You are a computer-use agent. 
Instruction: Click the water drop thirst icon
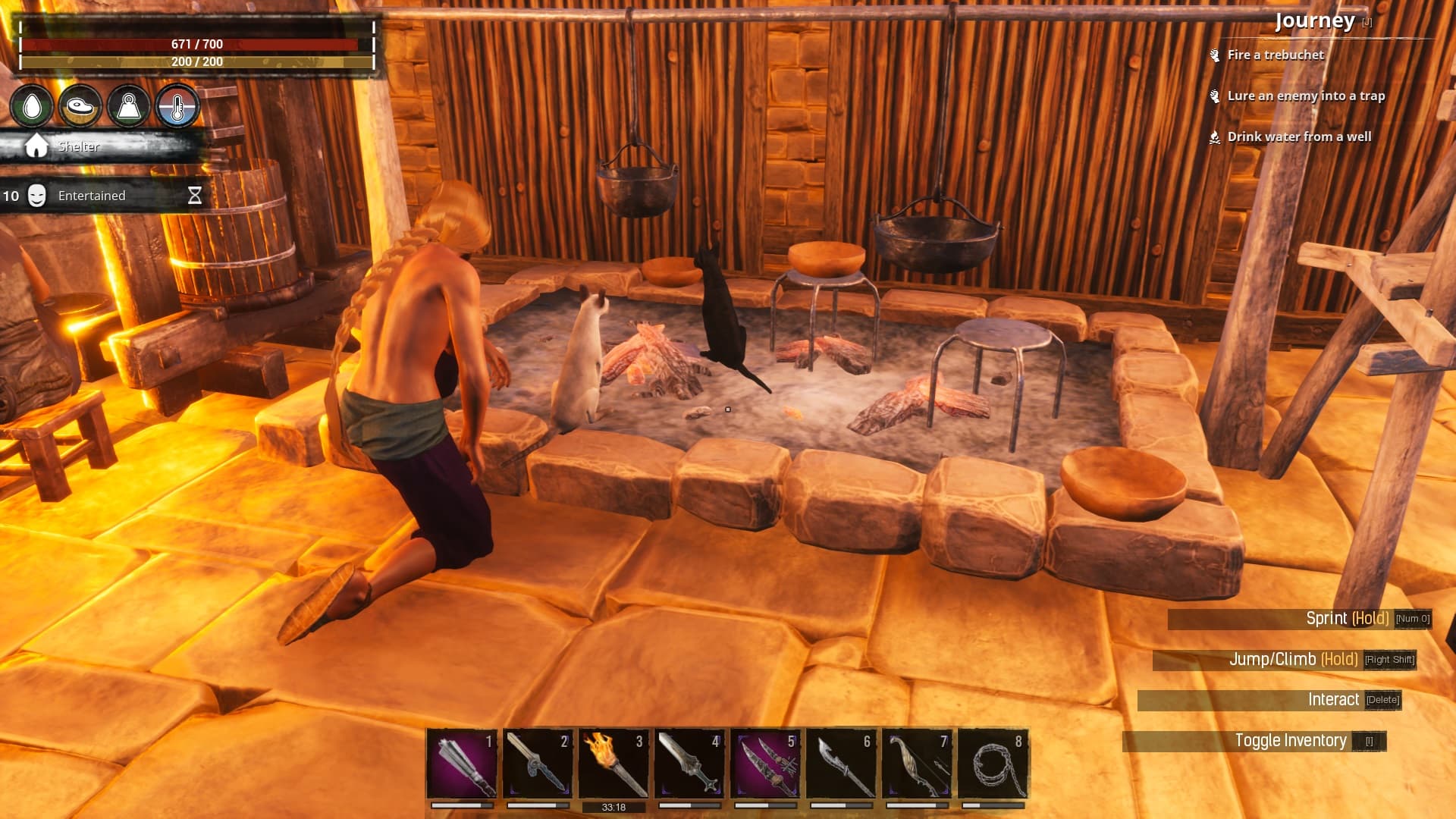[32, 106]
